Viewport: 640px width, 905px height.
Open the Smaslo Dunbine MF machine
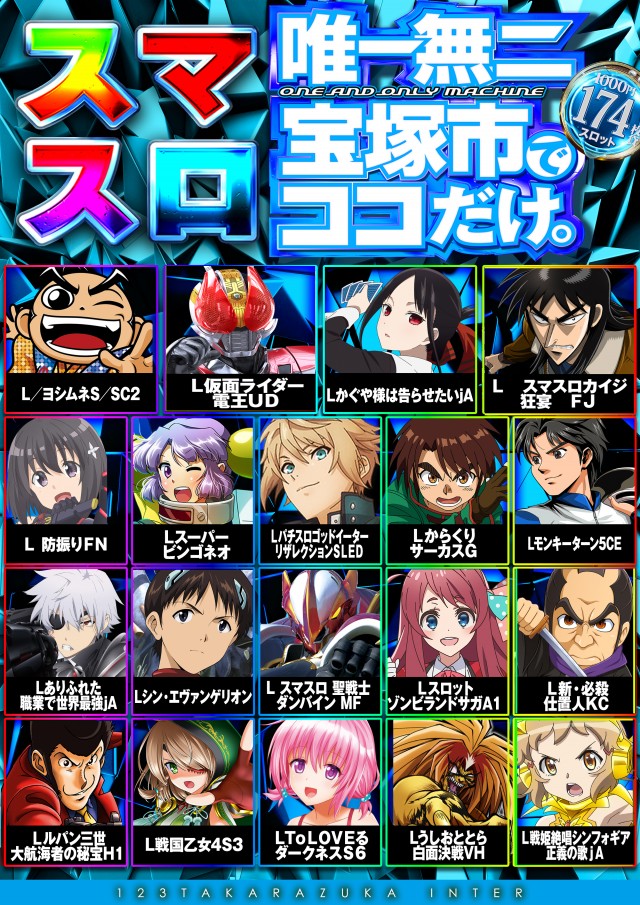[321, 641]
